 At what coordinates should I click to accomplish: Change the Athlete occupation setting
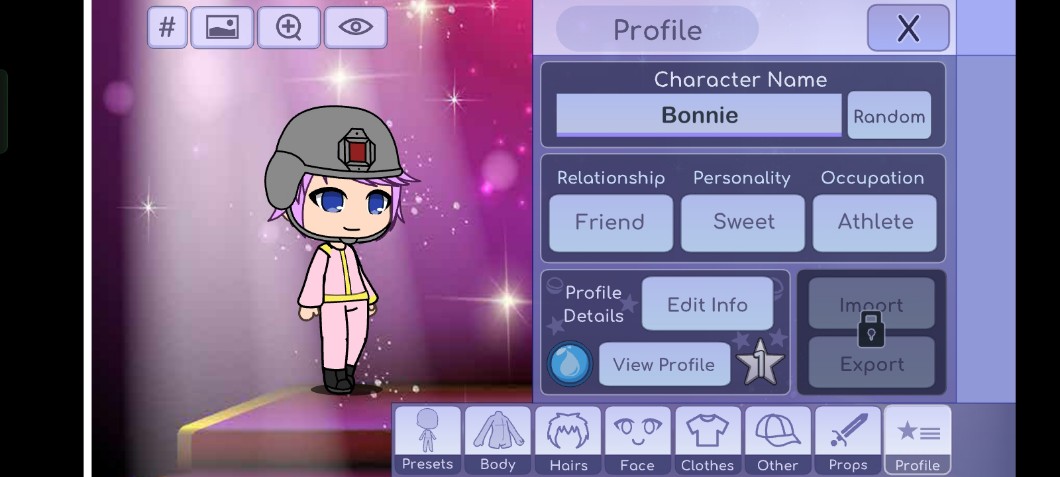pyautogui.click(x=875, y=222)
